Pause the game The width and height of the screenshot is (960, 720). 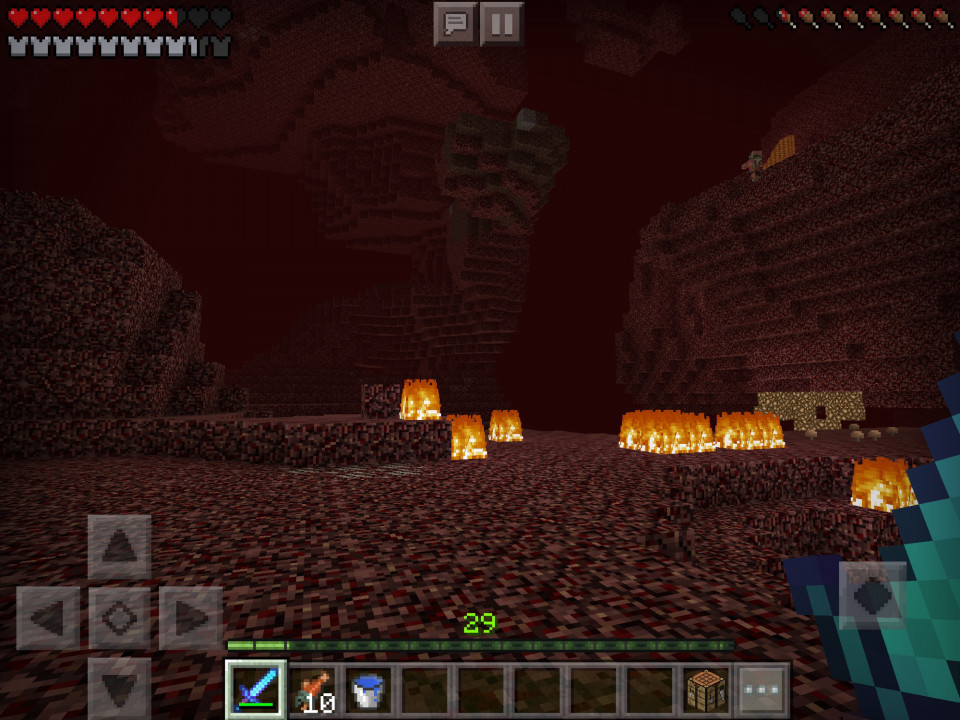[502, 23]
